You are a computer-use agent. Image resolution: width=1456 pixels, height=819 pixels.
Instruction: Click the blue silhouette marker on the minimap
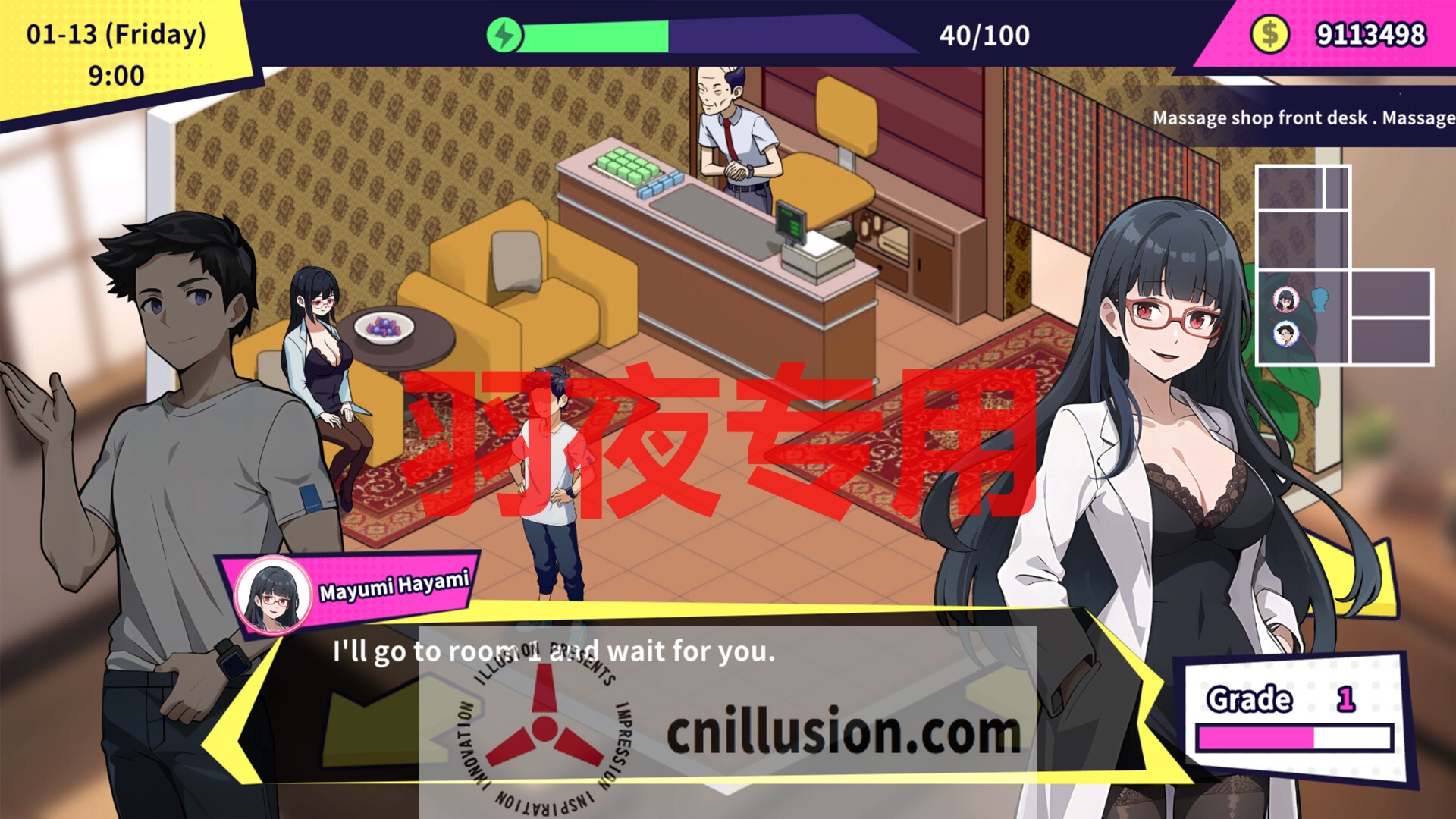point(1319,300)
